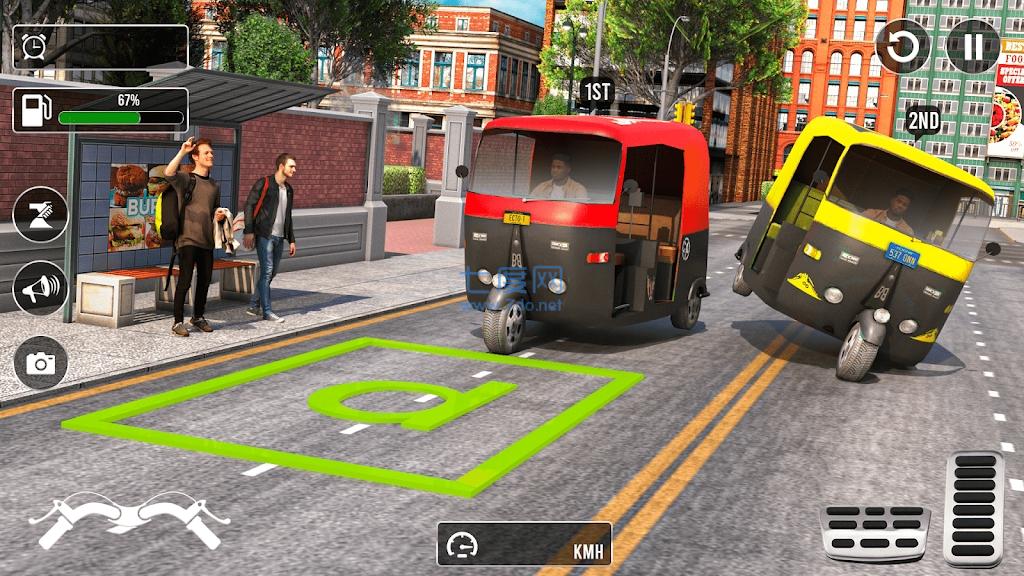Pause the game
This screenshot has height=576, width=1024.
click(972, 46)
